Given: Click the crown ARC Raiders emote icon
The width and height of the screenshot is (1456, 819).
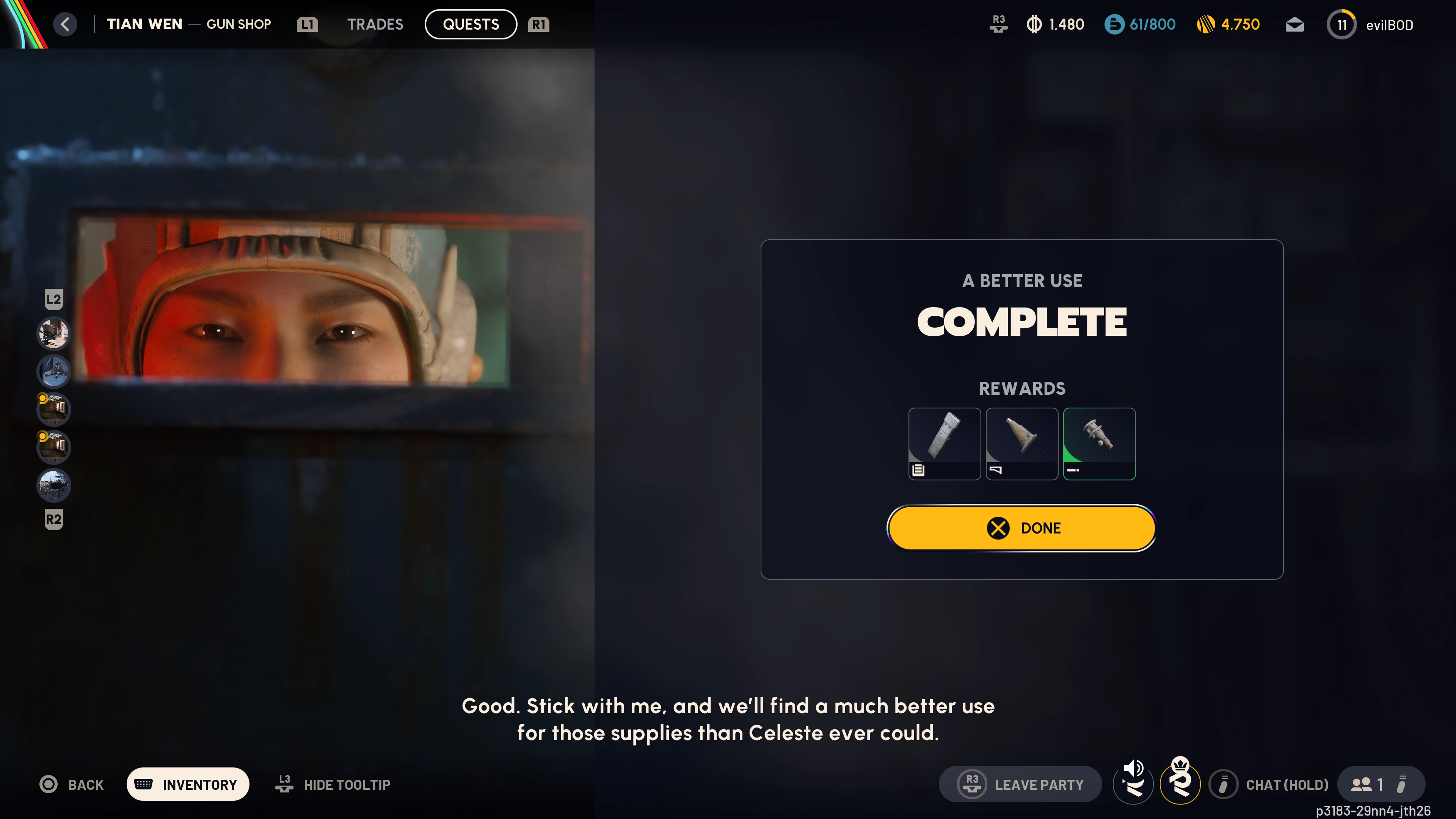Looking at the screenshot, I should click(1181, 784).
